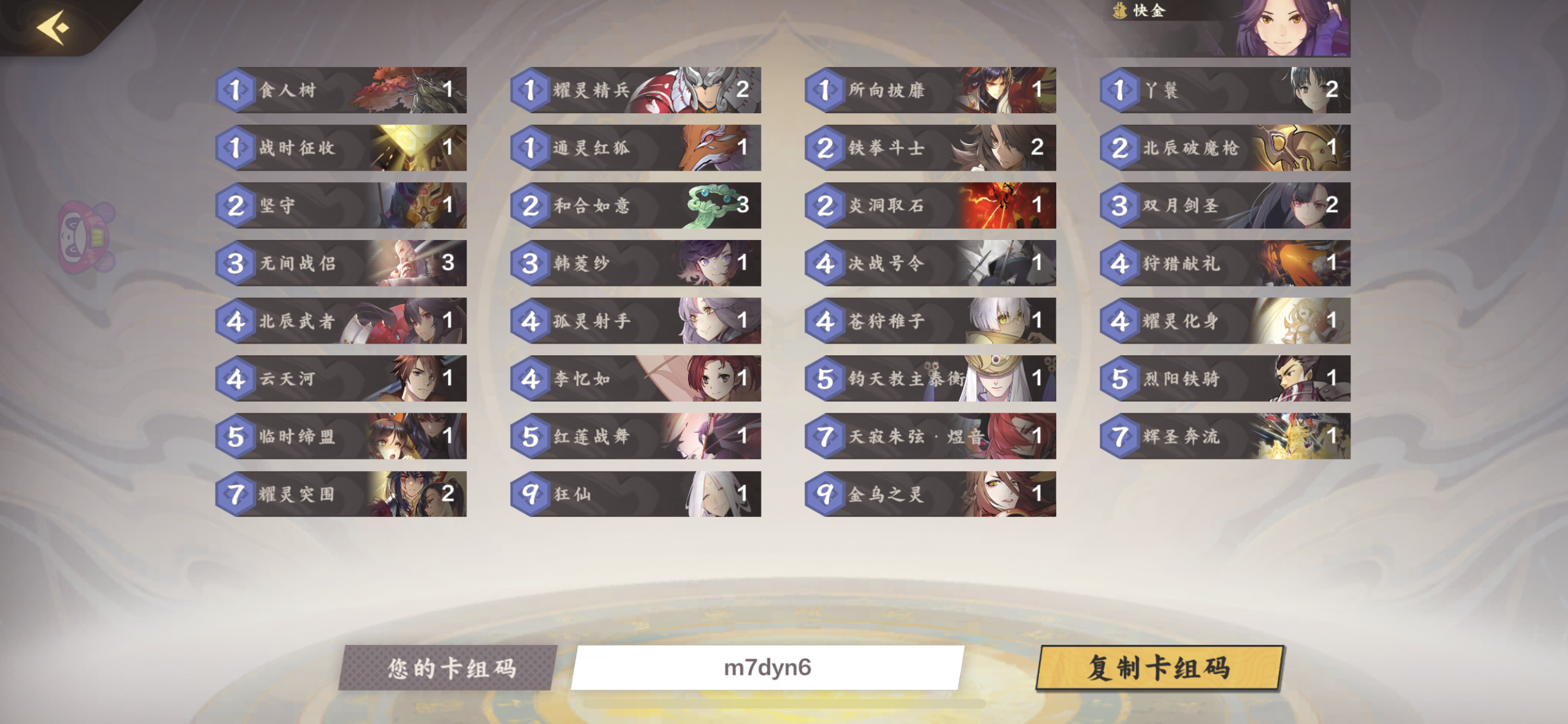
Task: Click the cost-7 badge on 耀灵突围 card
Action: [236, 494]
